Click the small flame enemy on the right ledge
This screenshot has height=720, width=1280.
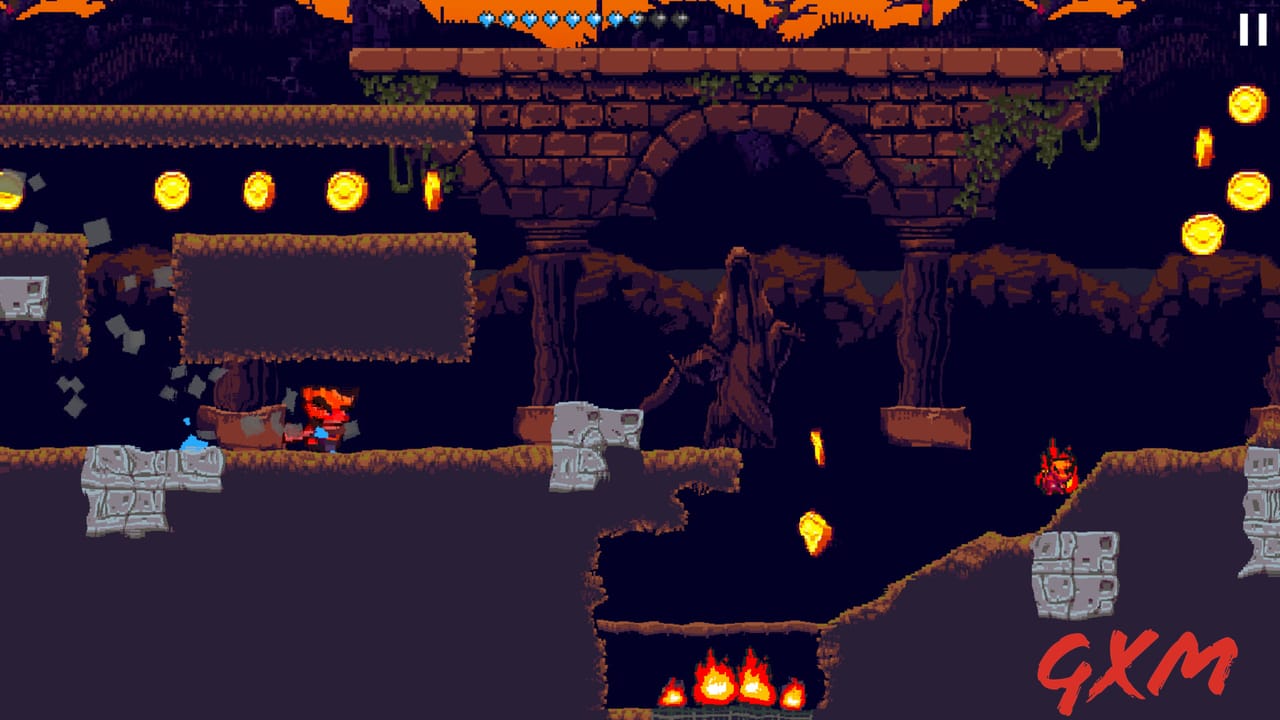click(x=1055, y=470)
